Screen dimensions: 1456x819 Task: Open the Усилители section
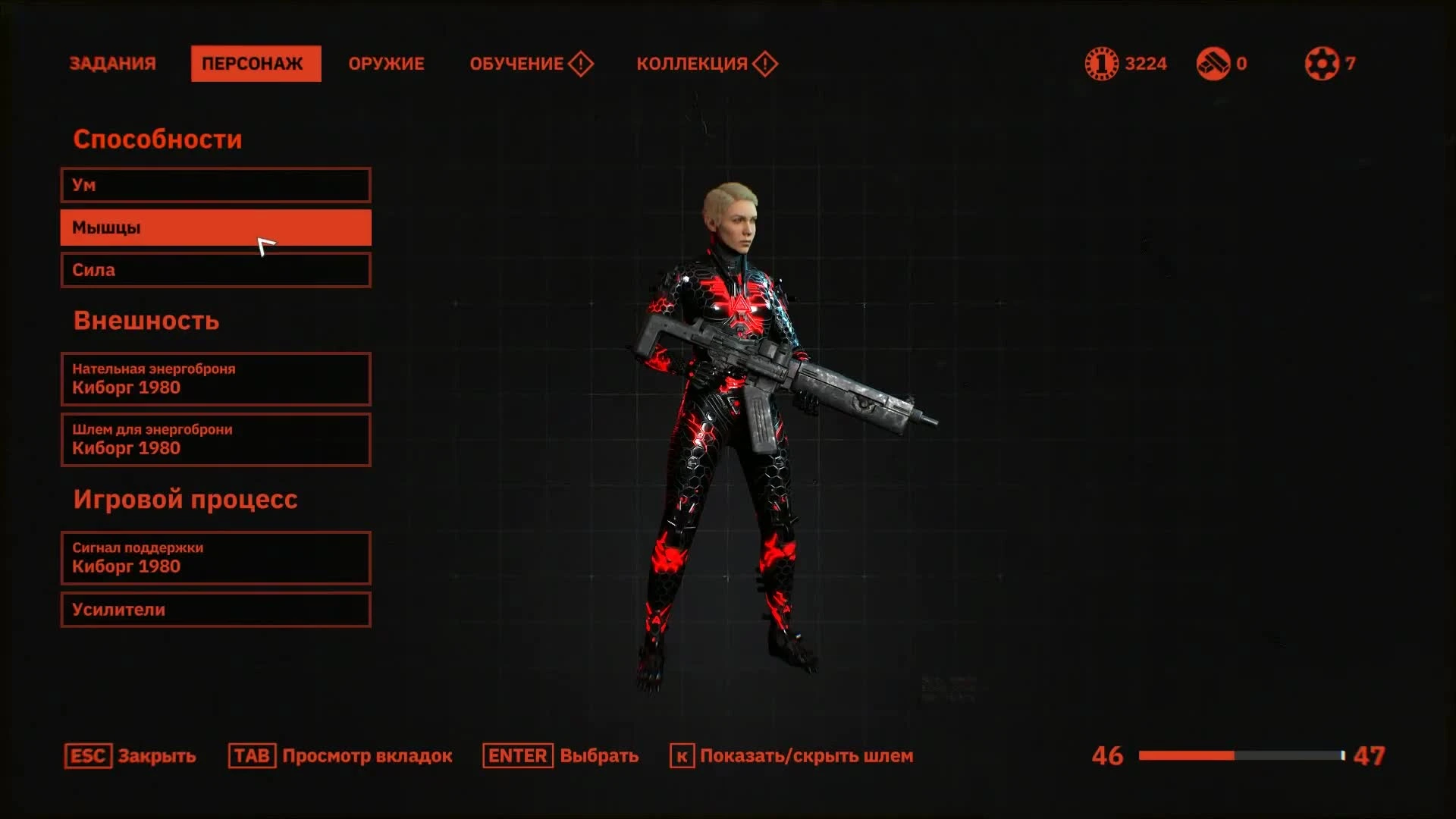click(215, 610)
